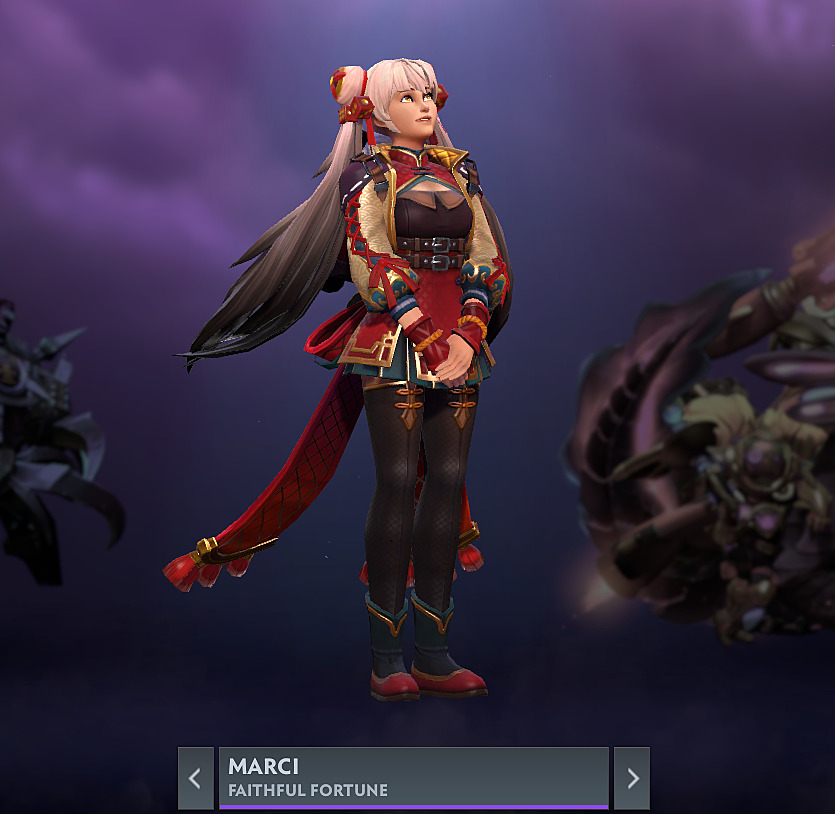Go to the previous hero with left arrow
The height and width of the screenshot is (814, 835).
click(x=195, y=778)
